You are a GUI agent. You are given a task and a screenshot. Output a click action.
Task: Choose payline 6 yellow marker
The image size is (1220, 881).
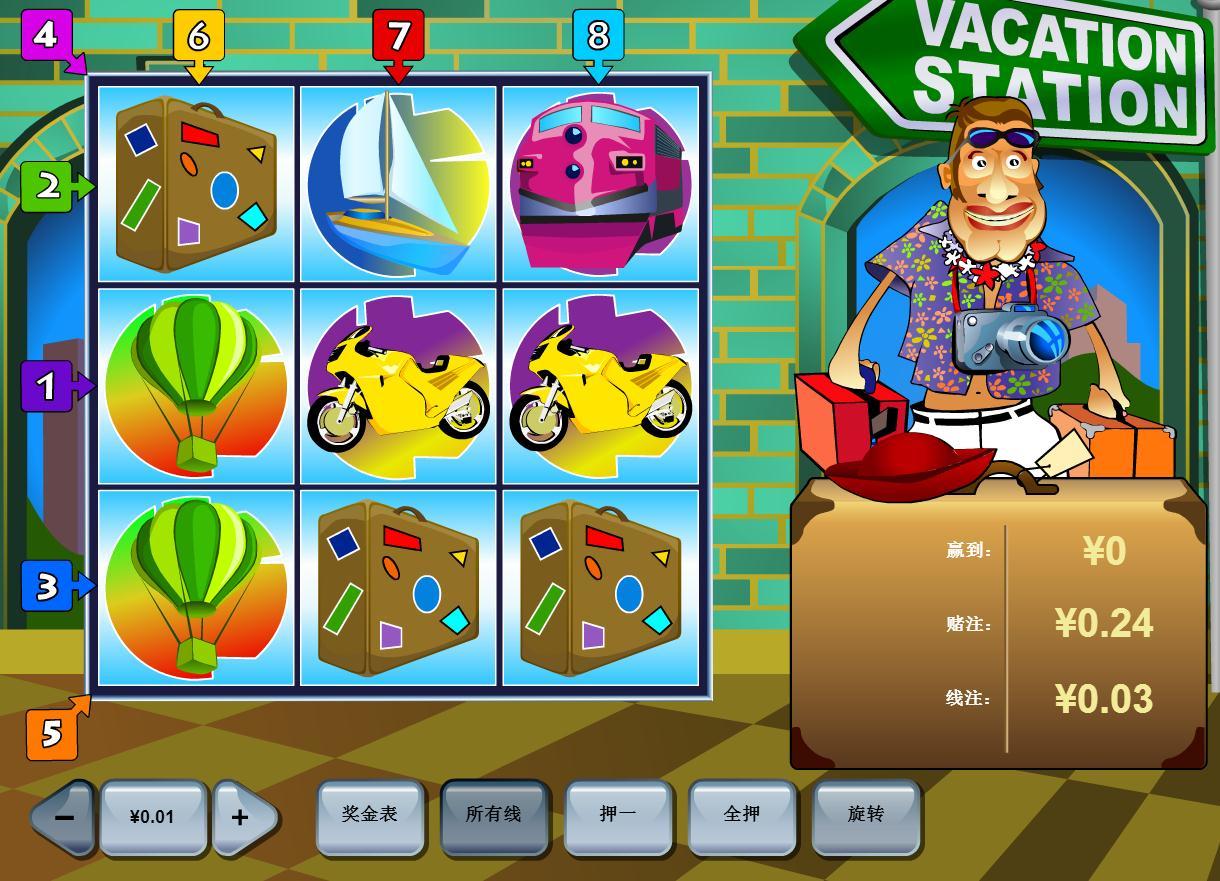pyautogui.click(x=198, y=36)
